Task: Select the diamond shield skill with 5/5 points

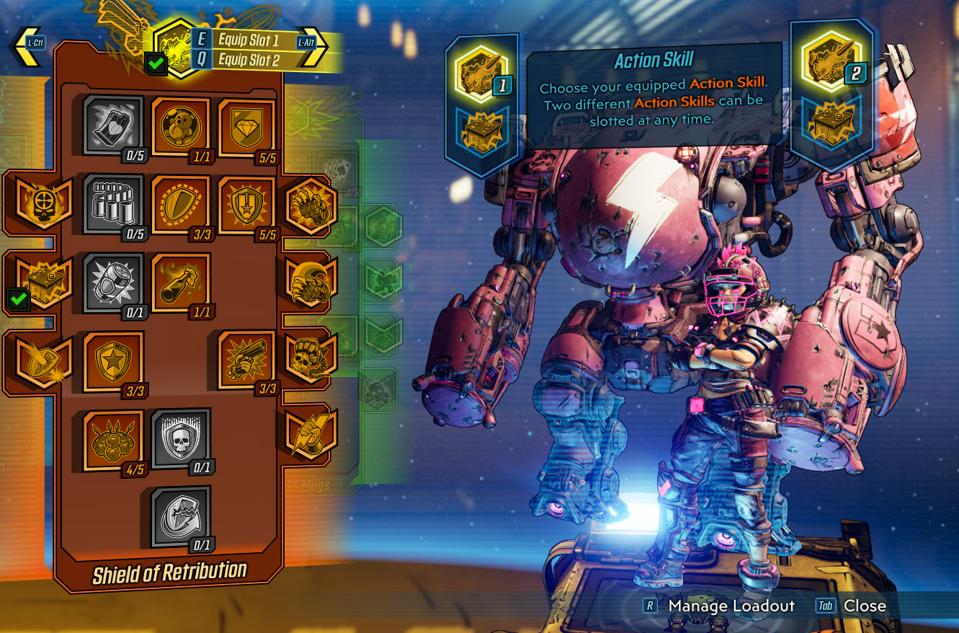Action: click(246, 125)
